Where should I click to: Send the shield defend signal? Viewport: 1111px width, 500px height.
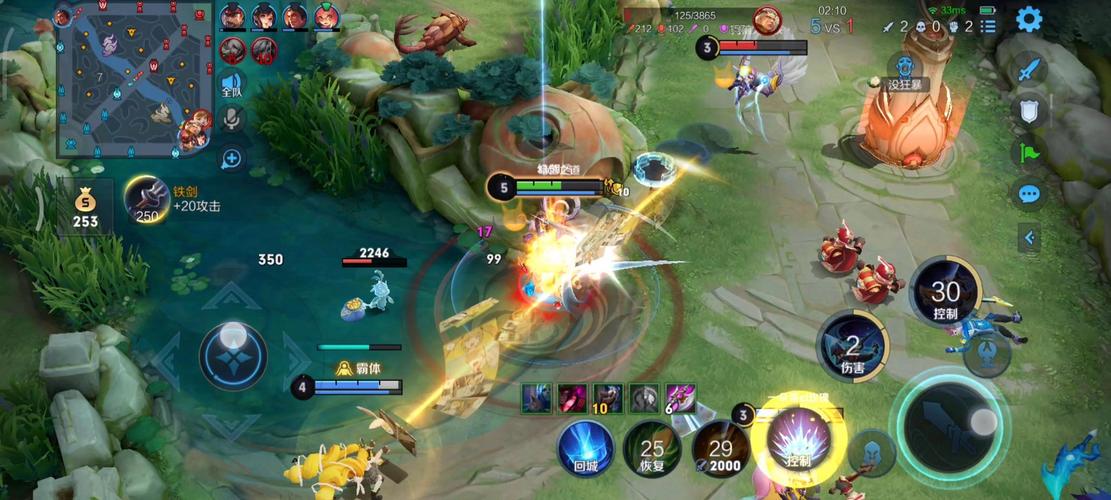pyautogui.click(x=1029, y=111)
